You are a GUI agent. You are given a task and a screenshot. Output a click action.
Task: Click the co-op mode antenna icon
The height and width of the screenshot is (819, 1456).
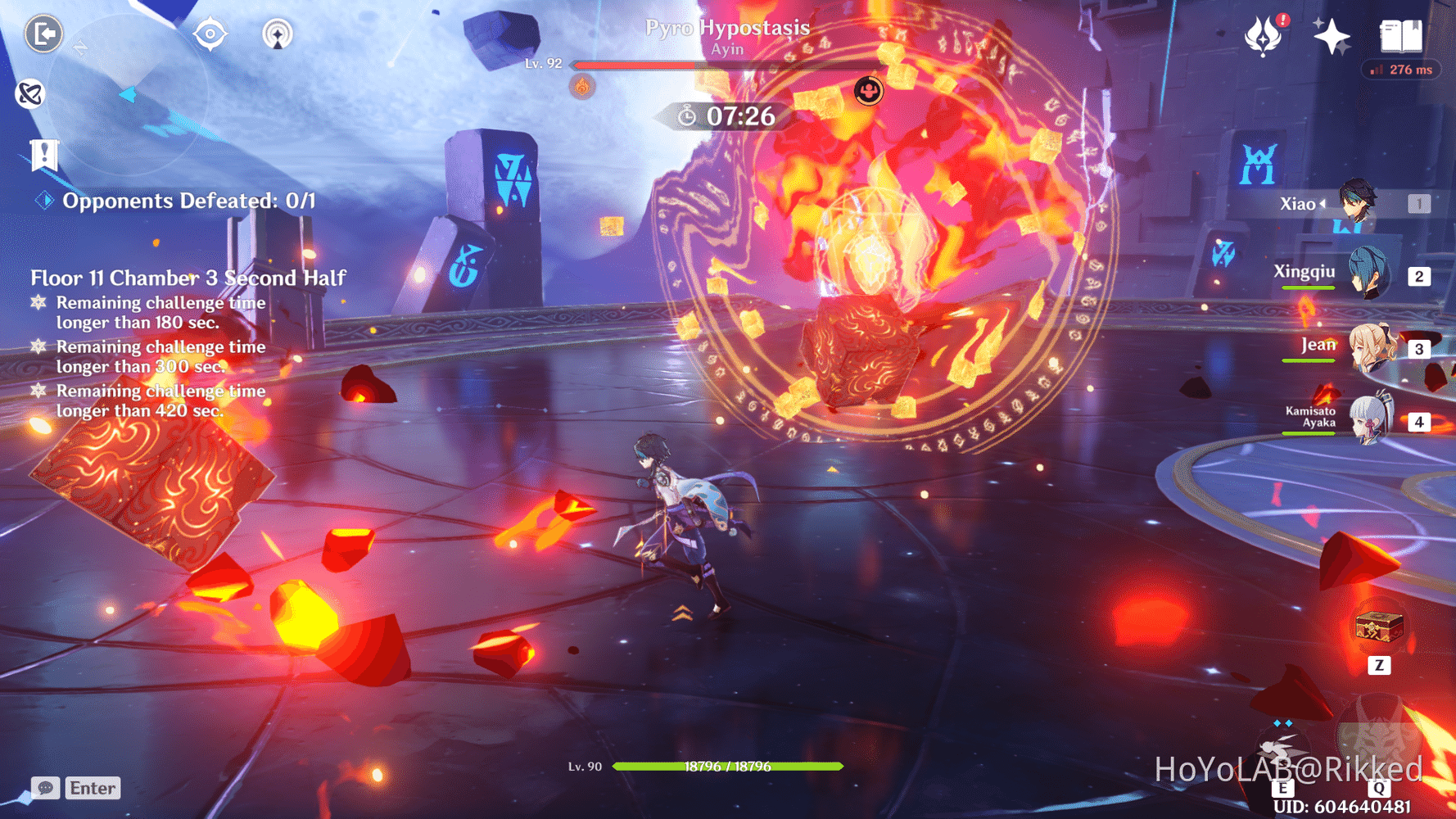279,35
